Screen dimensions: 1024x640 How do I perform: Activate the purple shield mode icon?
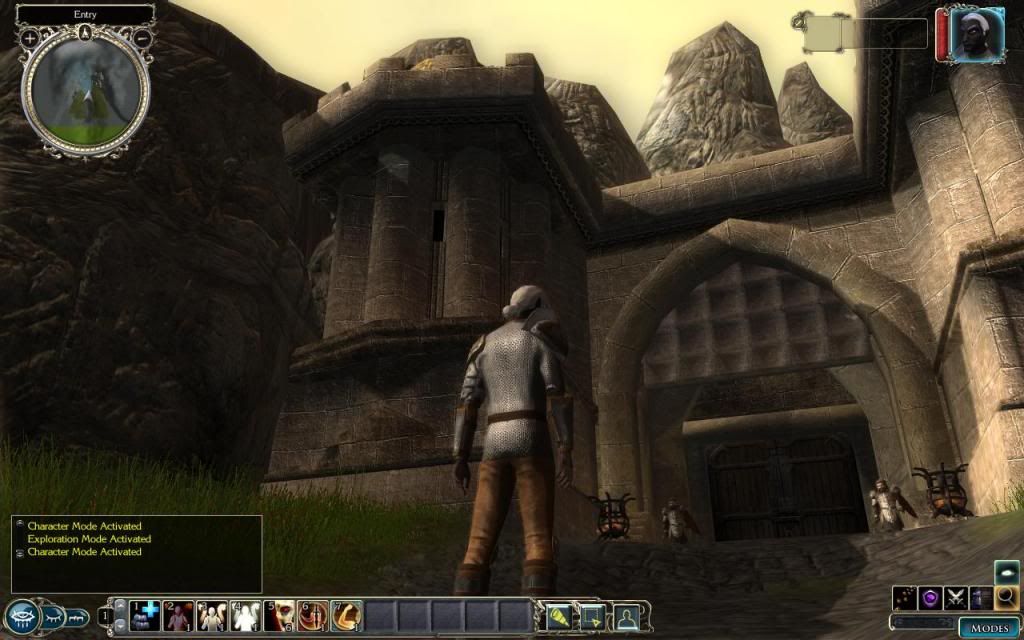(931, 597)
